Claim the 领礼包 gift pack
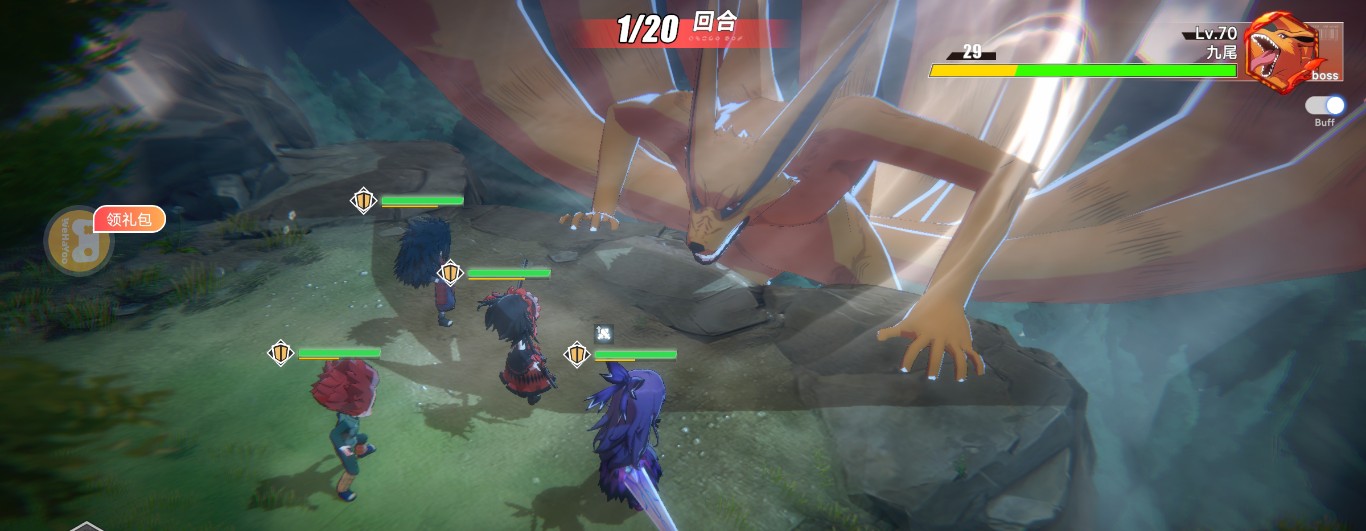This screenshot has width=1366, height=531. pos(129,219)
